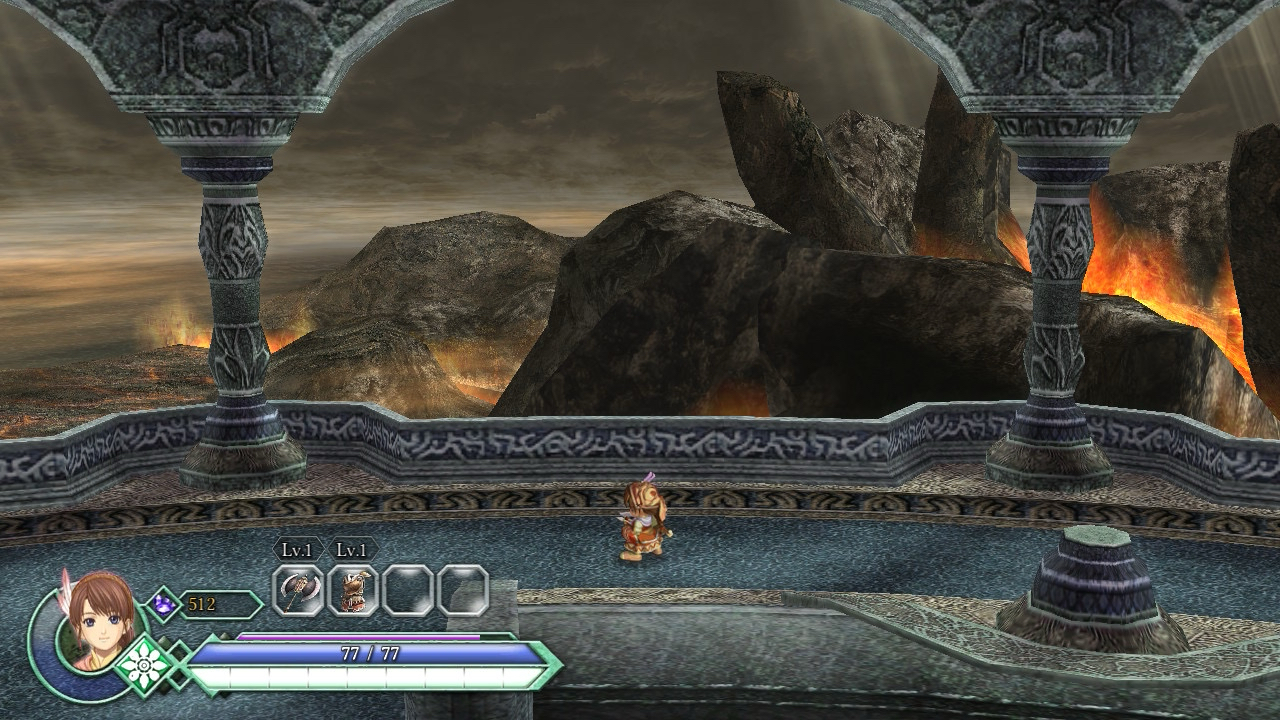Viewport: 1280px width, 720px height.
Task: Click the white flower skill emblem
Action: click(146, 664)
